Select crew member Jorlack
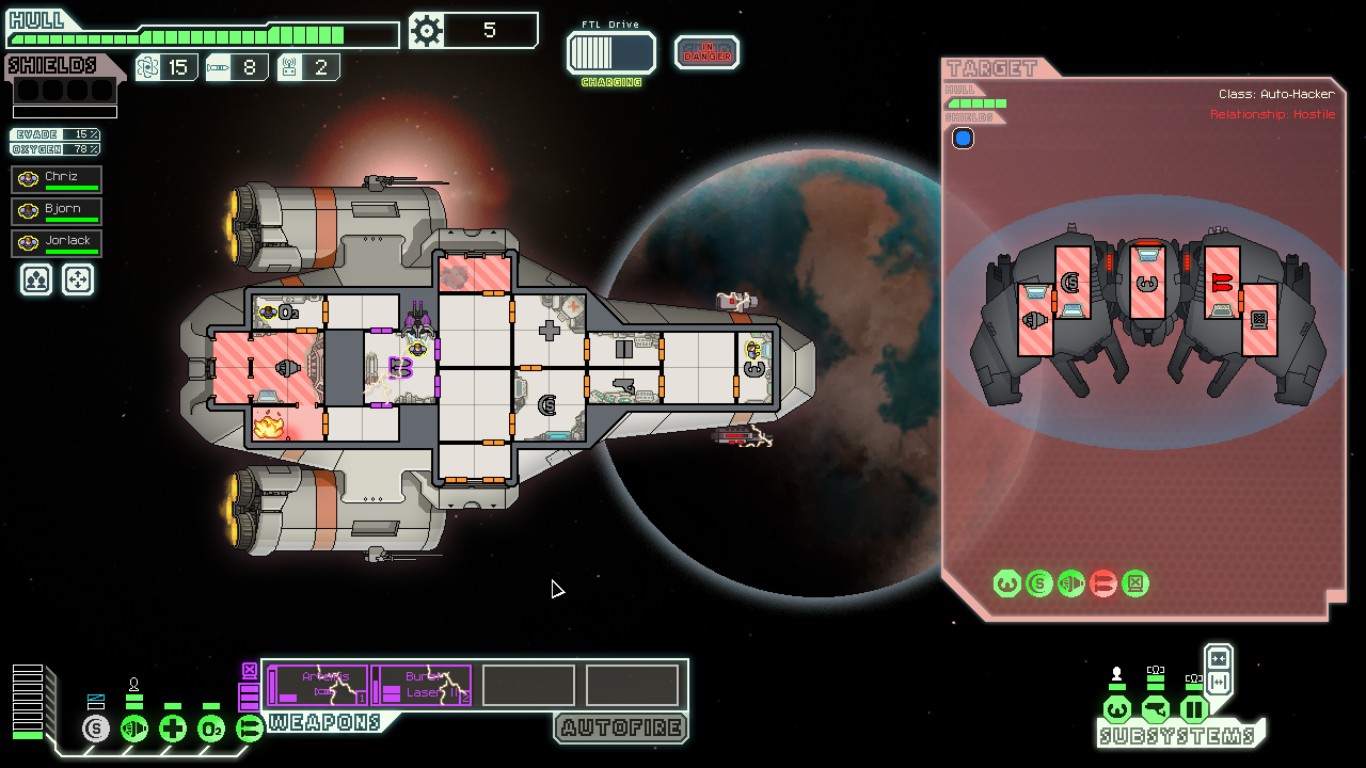 click(57, 243)
